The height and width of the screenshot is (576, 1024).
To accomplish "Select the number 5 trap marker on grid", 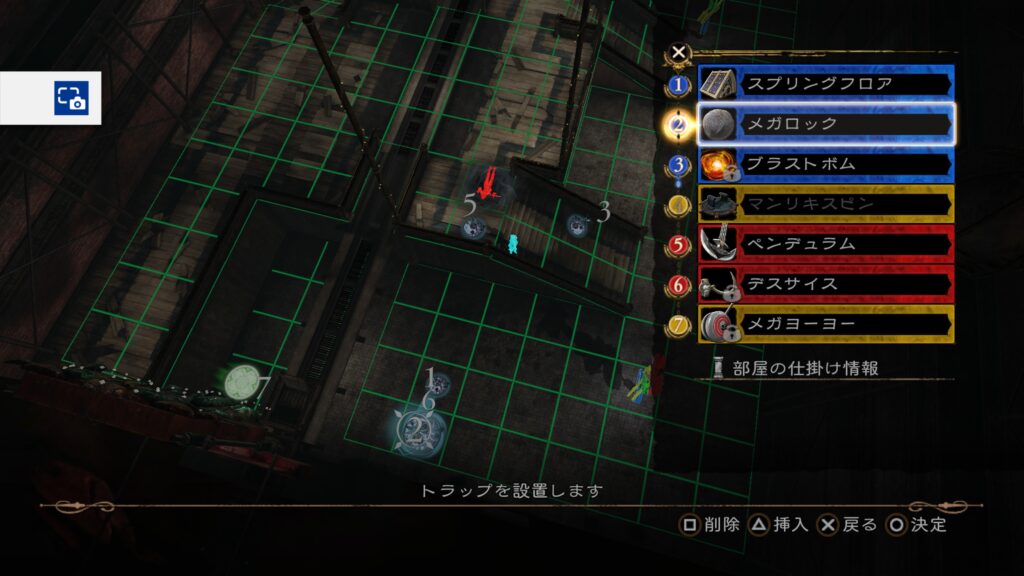I will [475, 228].
